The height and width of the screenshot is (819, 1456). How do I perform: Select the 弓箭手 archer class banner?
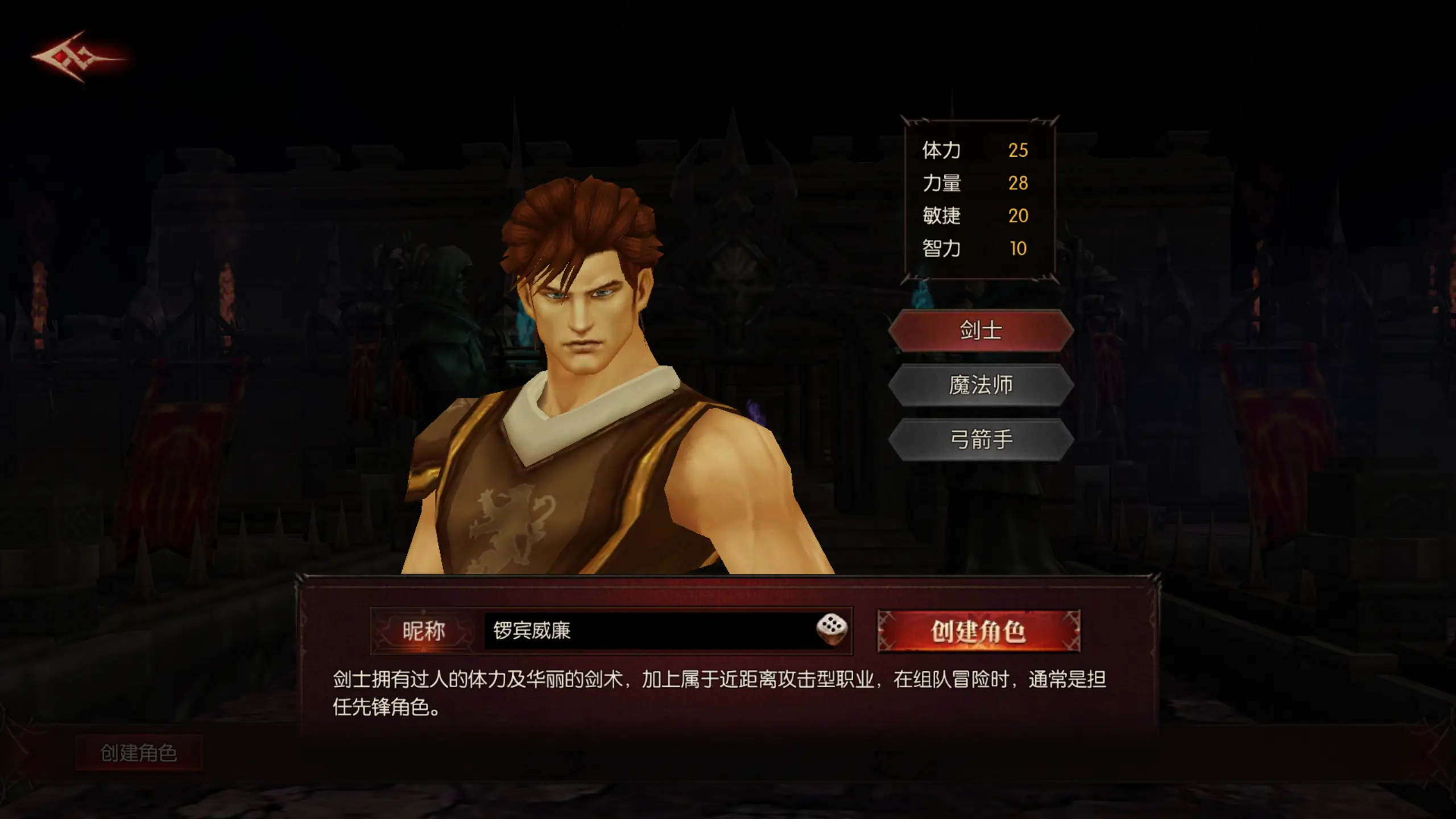(982, 439)
